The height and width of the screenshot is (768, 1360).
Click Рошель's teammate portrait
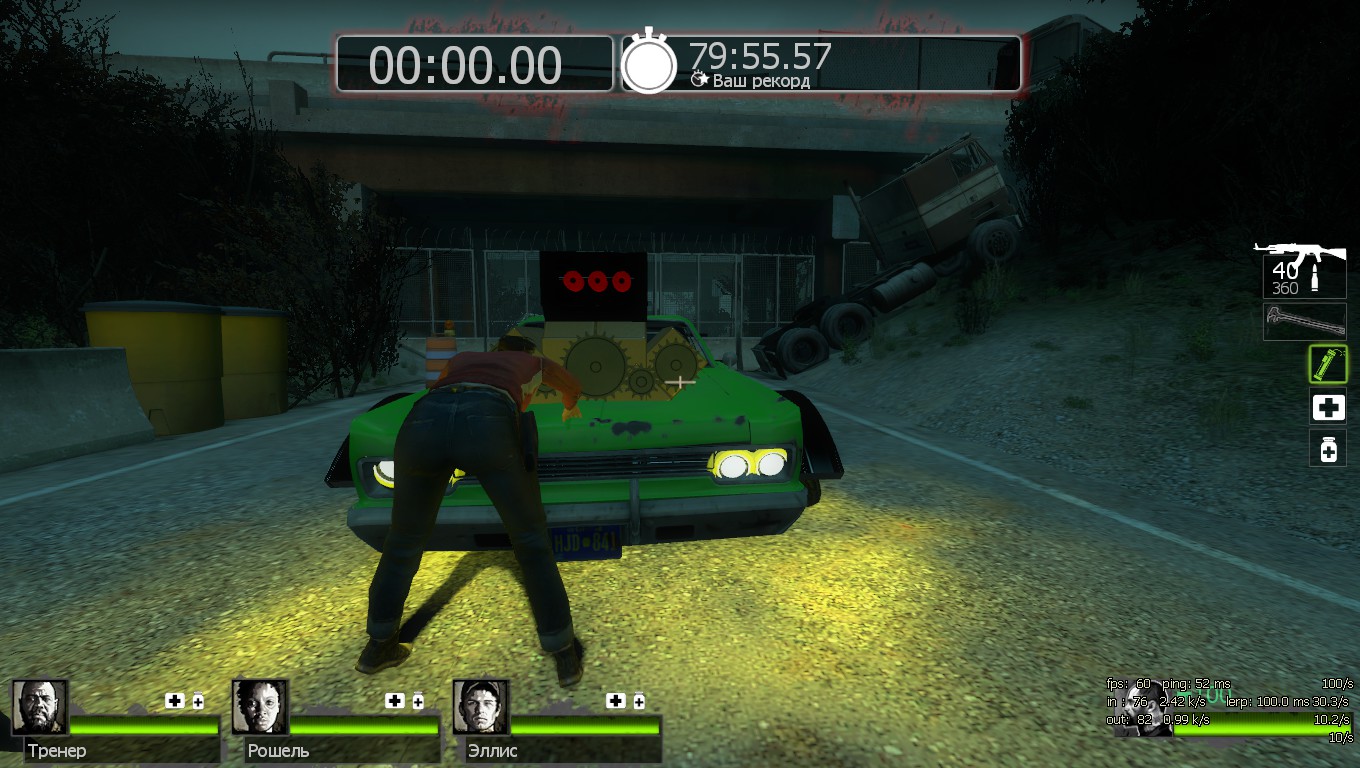pyautogui.click(x=260, y=707)
